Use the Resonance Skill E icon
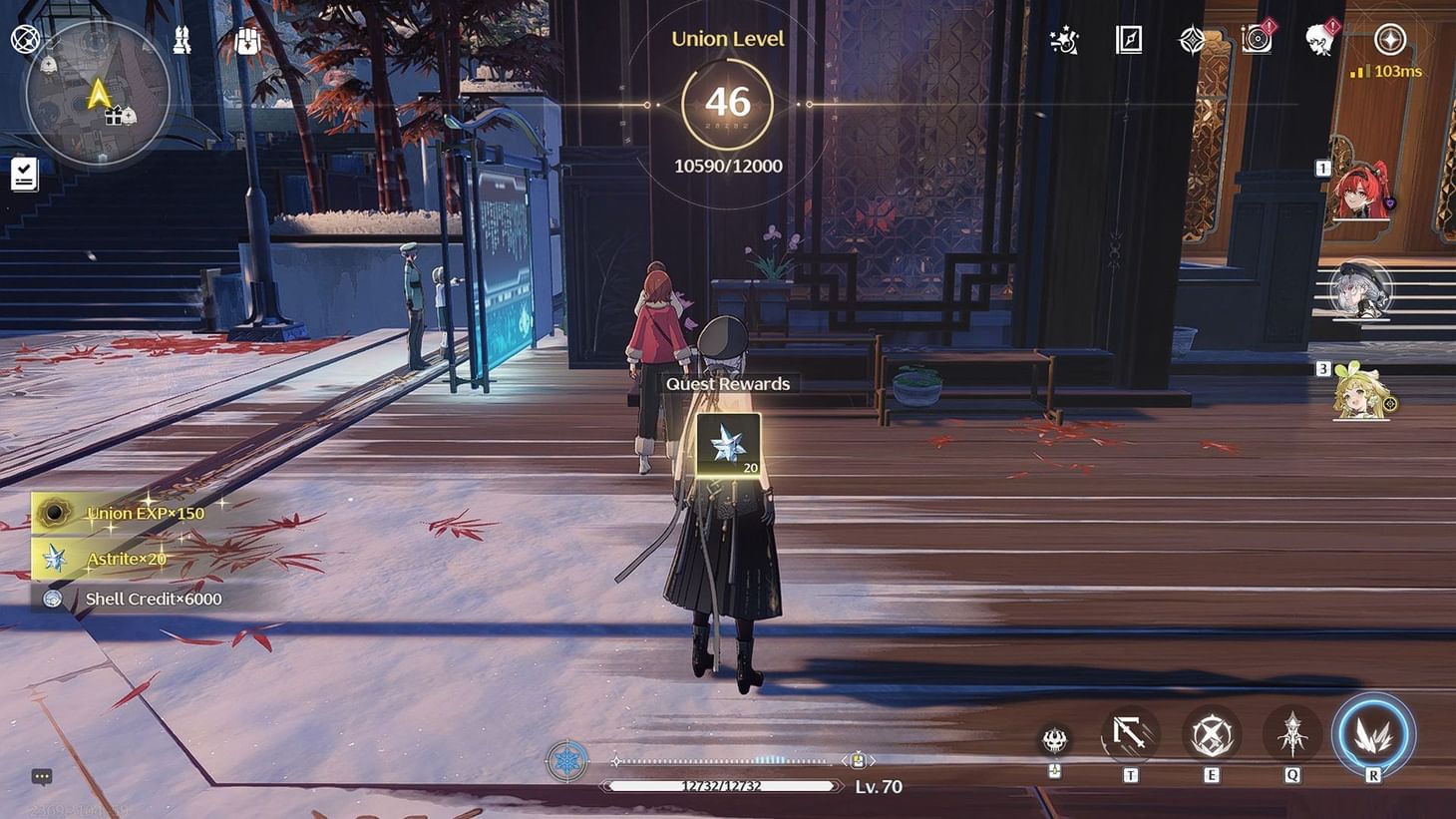The height and width of the screenshot is (819, 1456). [x=1211, y=735]
